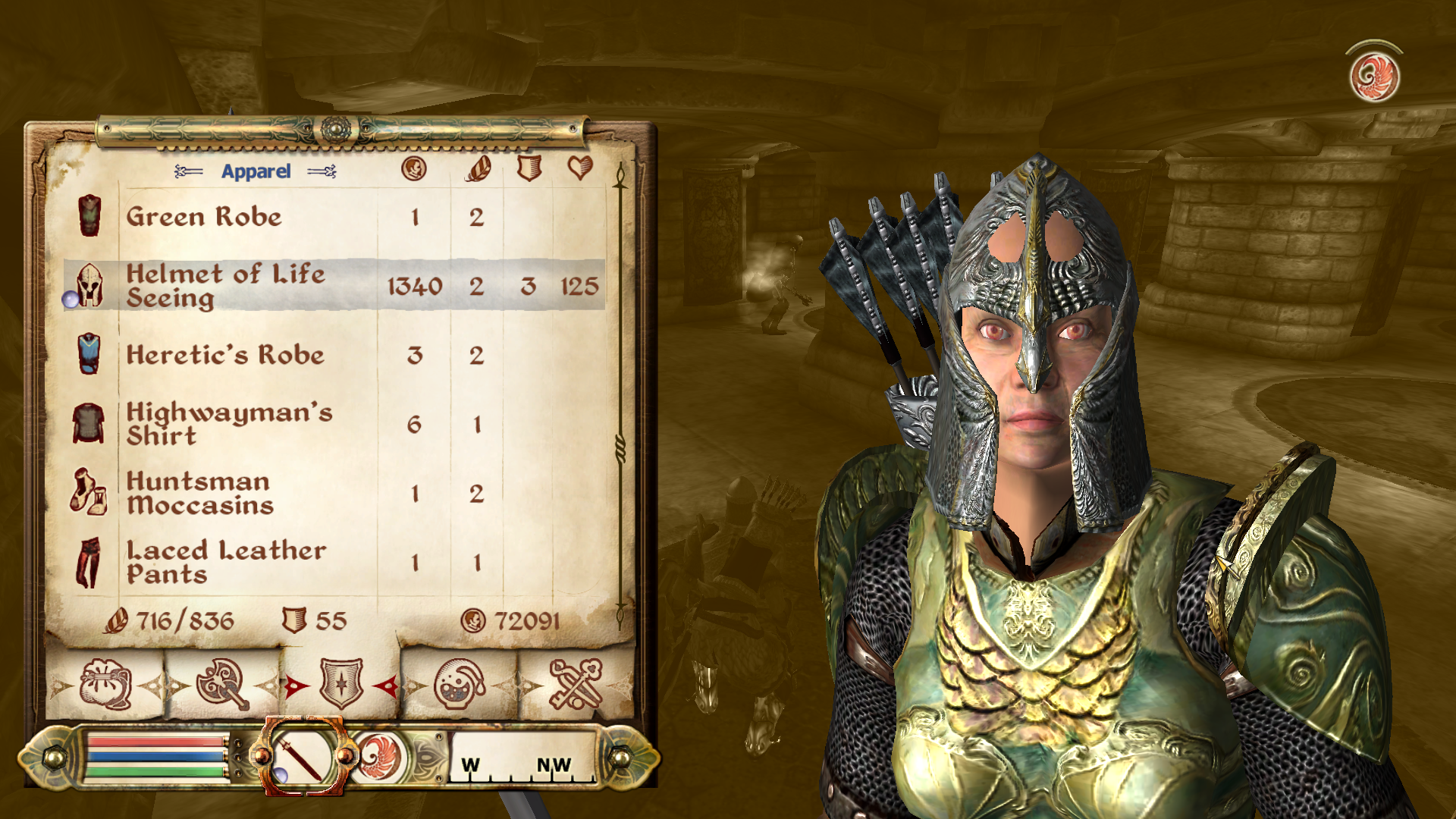This screenshot has height=819, width=1456.
Task: Open the map via compass strip
Action: tap(522, 758)
